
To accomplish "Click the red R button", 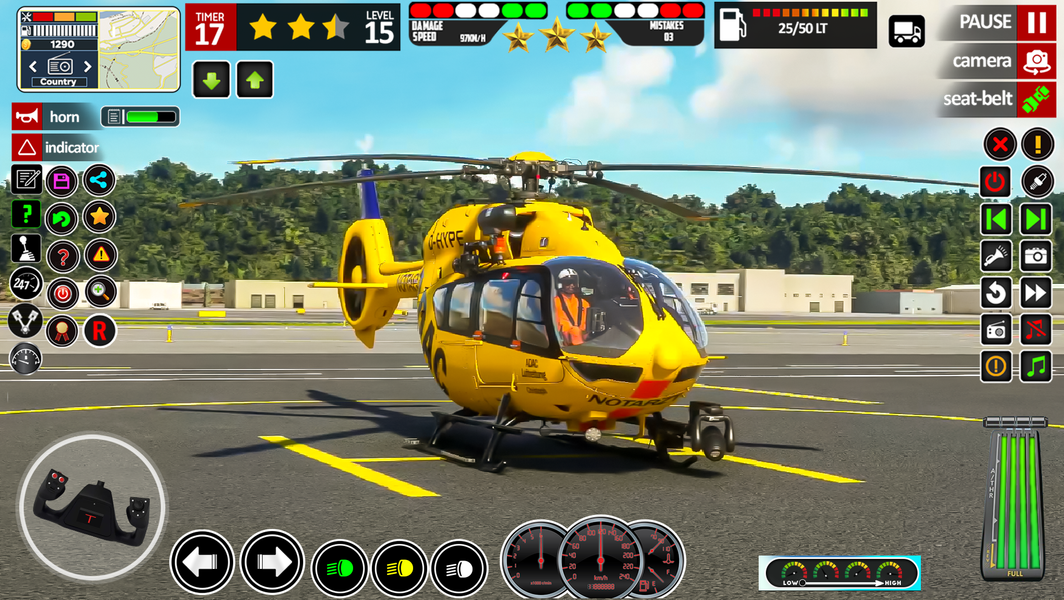I will [x=99, y=330].
